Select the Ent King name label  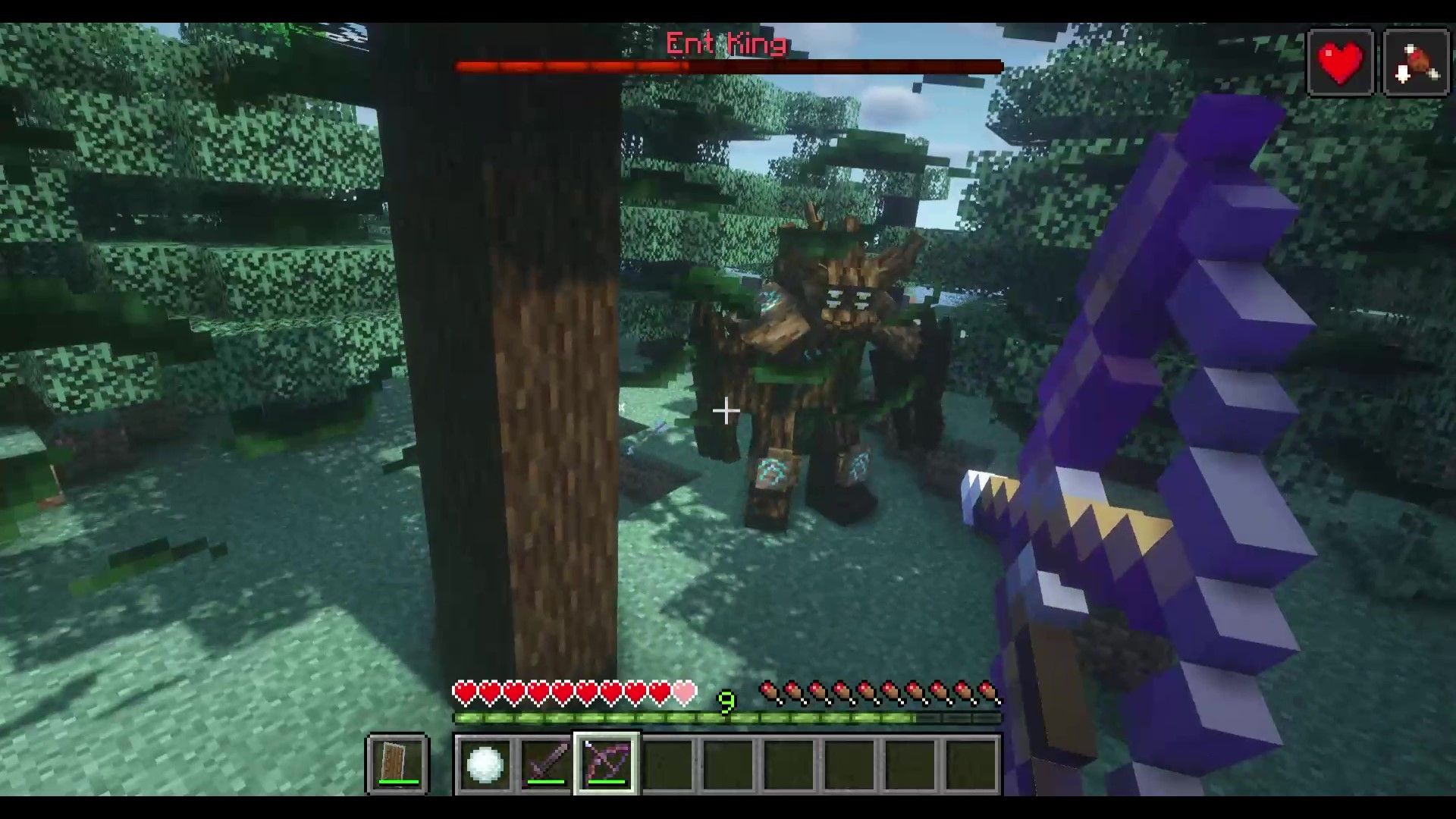click(724, 44)
